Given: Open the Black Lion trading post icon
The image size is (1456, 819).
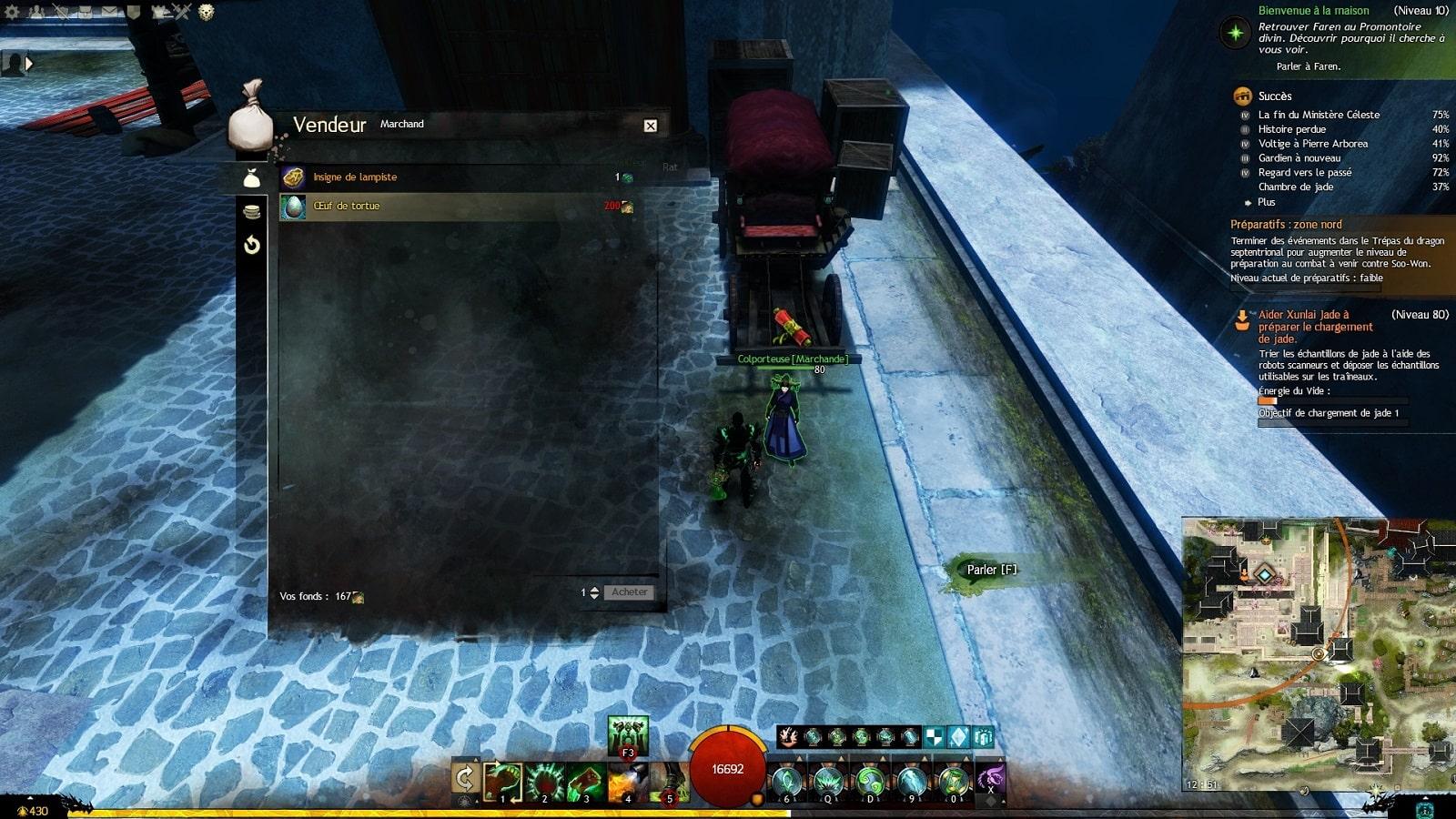Looking at the screenshot, I should pos(206,12).
